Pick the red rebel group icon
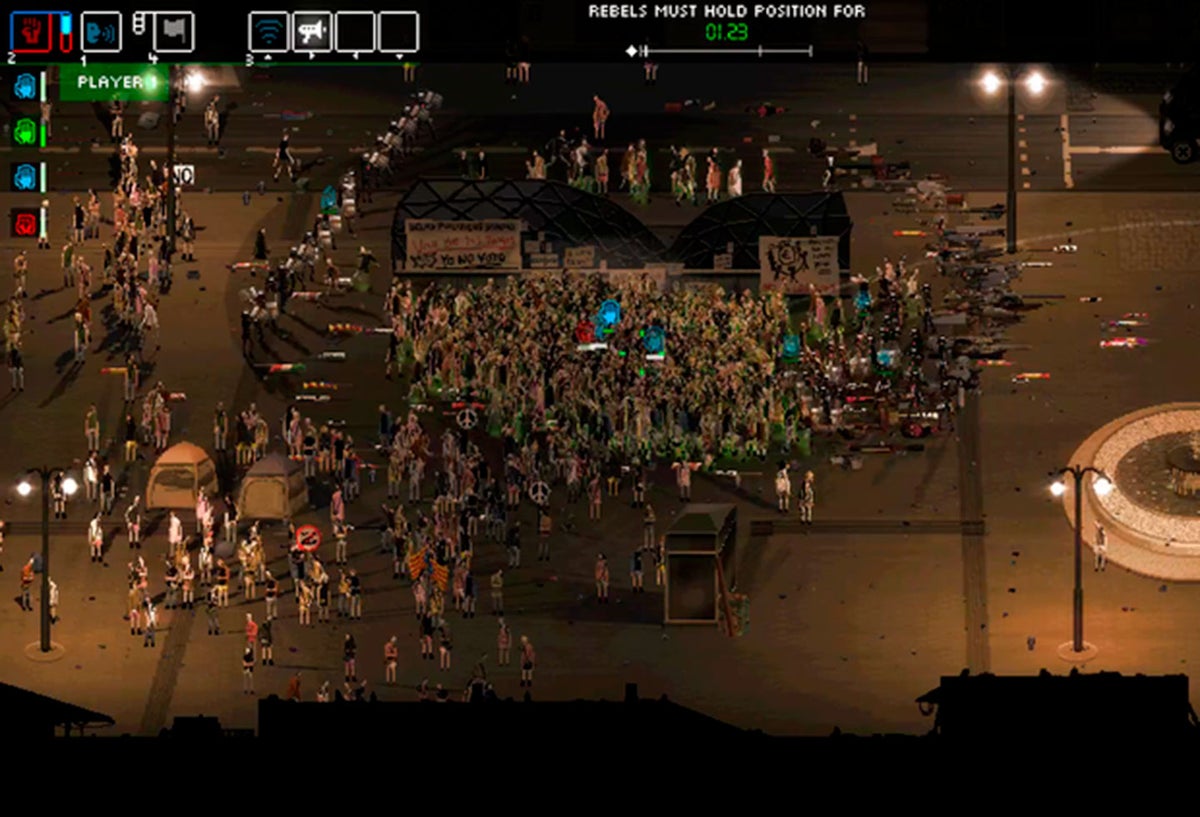1200x817 pixels. click(x=25, y=222)
